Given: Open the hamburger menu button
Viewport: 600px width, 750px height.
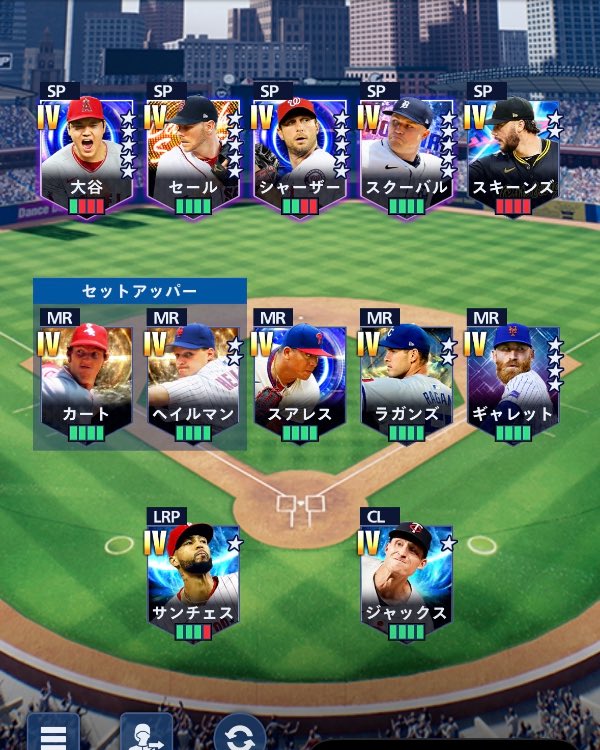Looking at the screenshot, I should point(53,735).
